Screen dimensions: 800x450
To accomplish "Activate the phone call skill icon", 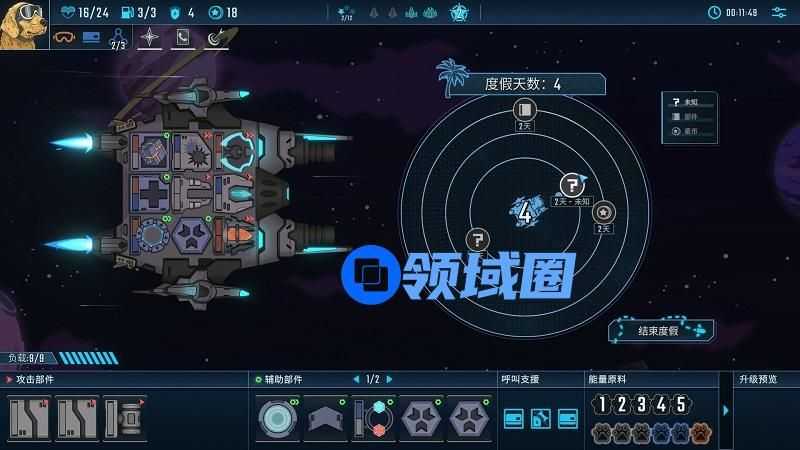I will click(x=182, y=38).
